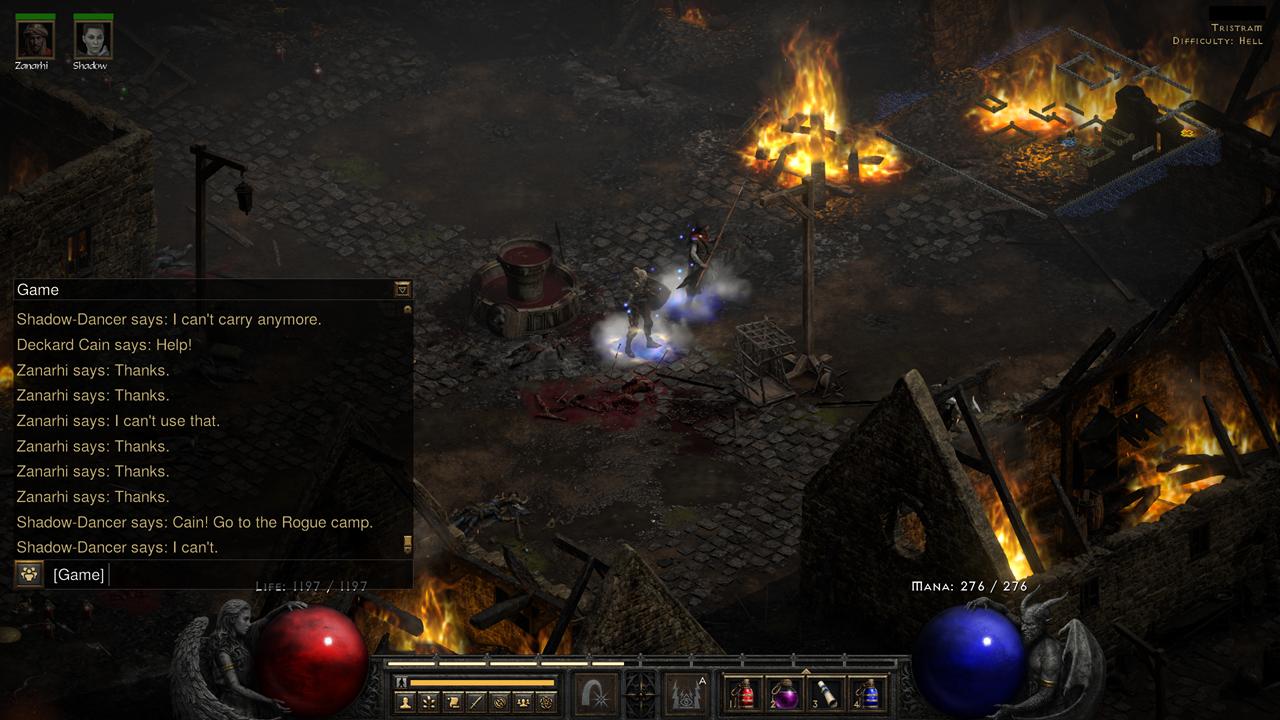Select Zanarhi's party portrait
The height and width of the screenshot is (720, 1280).
point(34,40)
